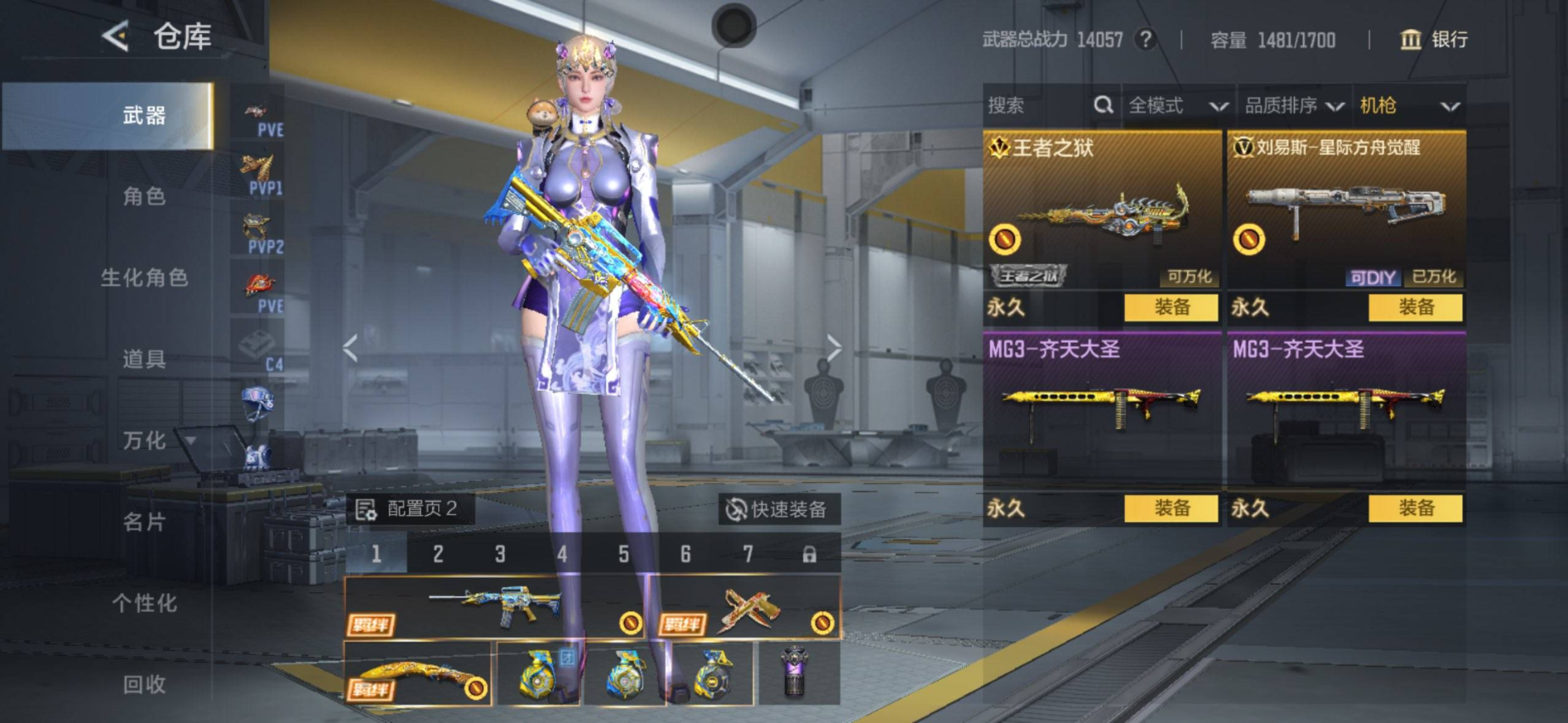Rotate to next character with right arrow
1568x723 pixels.
(835, 347)
